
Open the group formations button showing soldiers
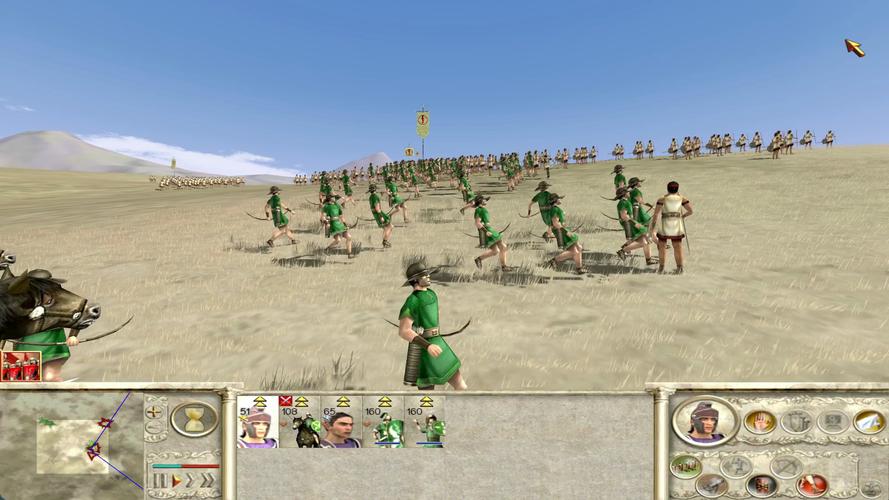click(x=685, y=466)
